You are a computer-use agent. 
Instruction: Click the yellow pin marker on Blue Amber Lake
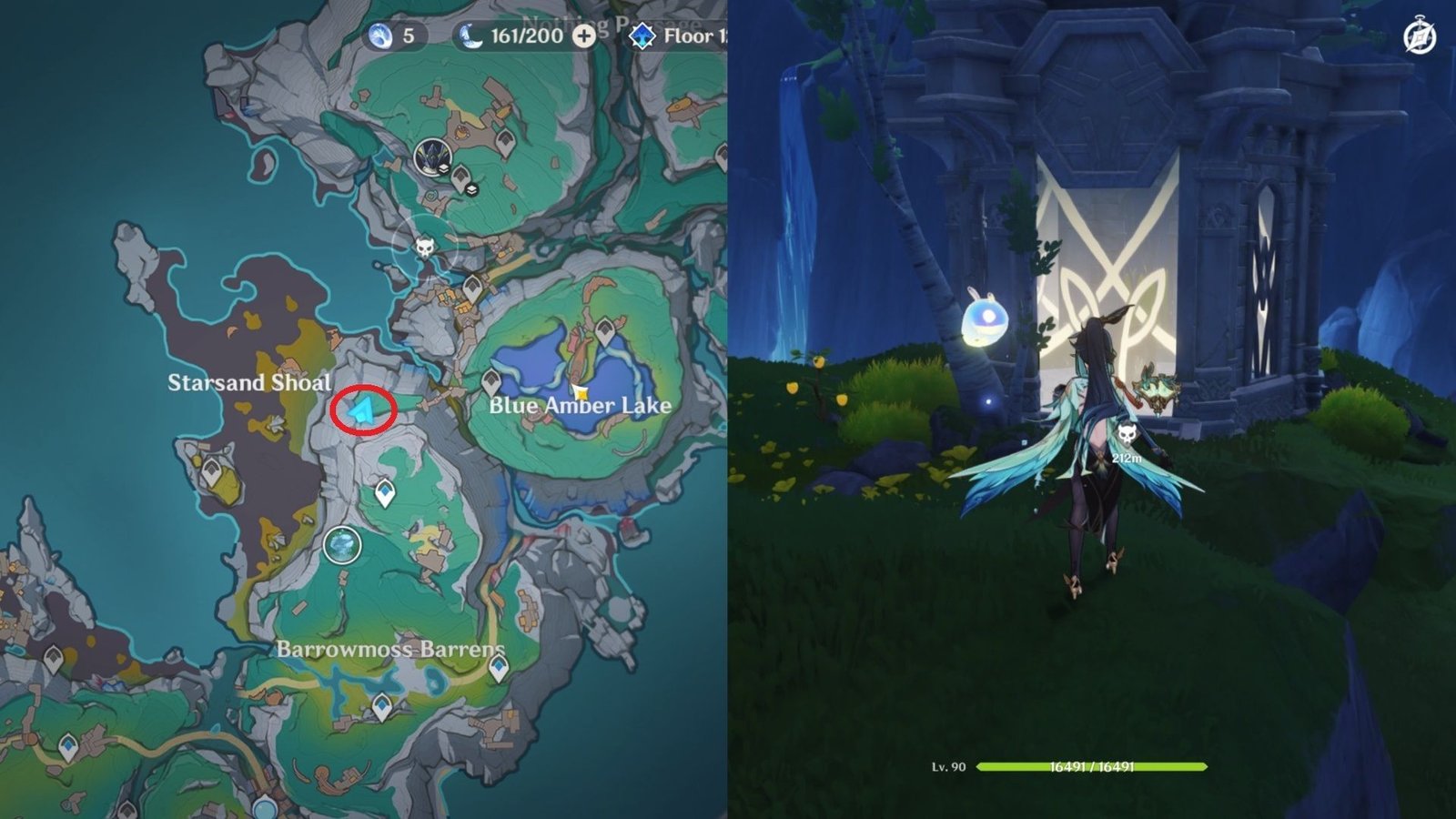point(581,393)
